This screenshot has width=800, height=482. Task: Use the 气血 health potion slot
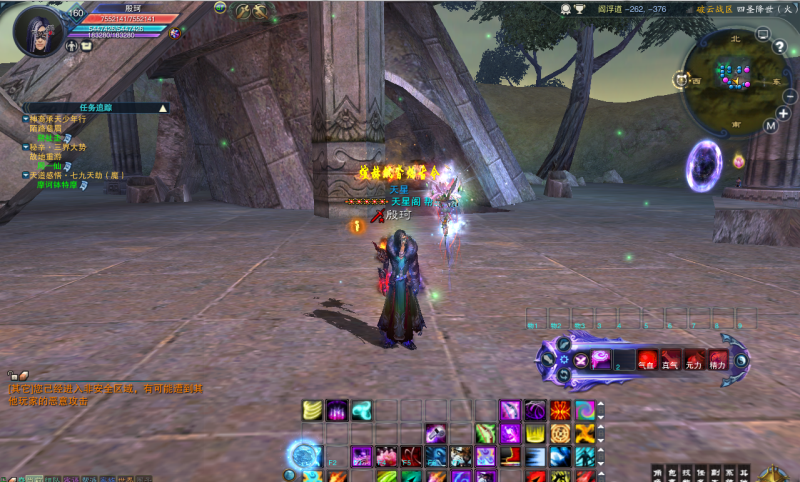pos(645,359)
